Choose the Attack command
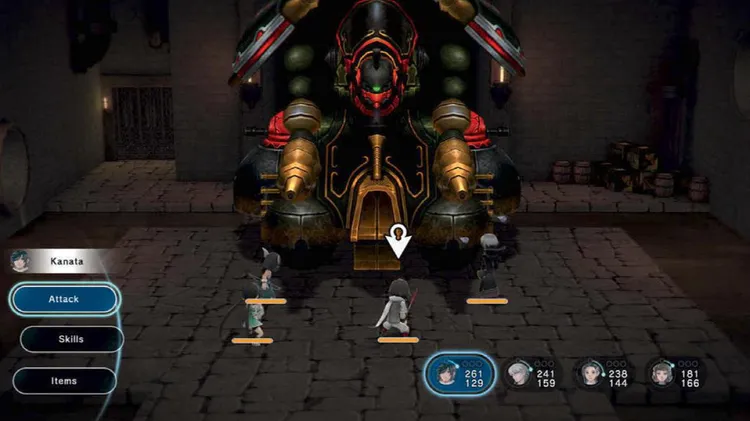 (x=65, y=298)
